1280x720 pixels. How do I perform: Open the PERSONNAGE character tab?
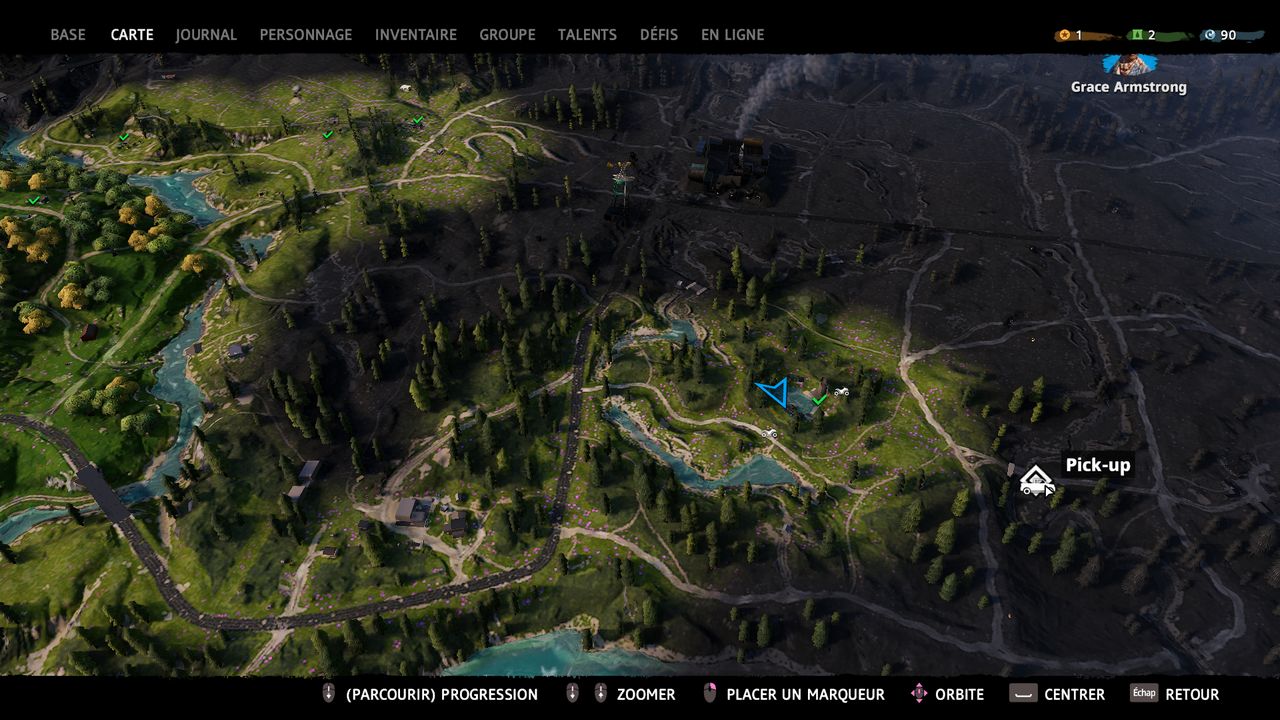tap(306, 35)
